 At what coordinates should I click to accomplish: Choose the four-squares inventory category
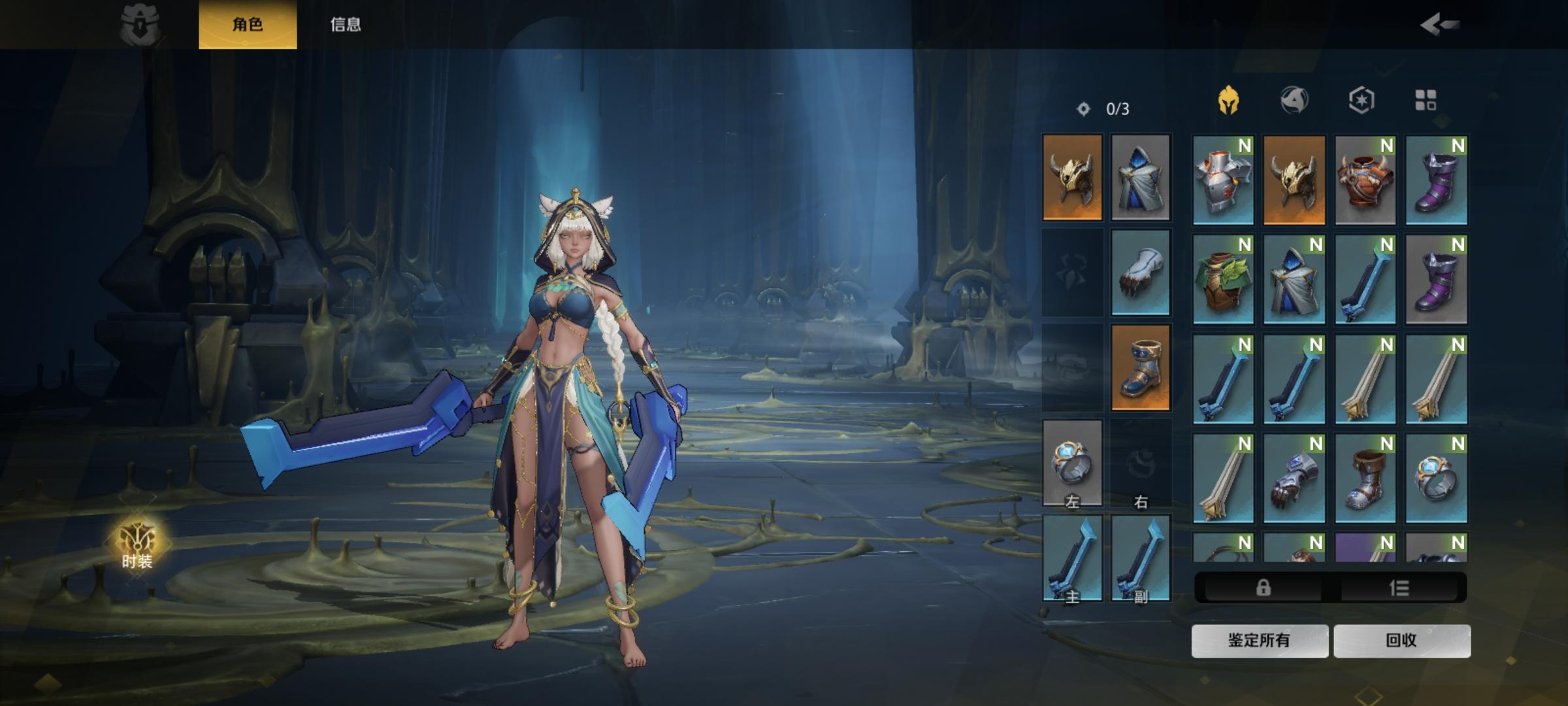click(1425, 101)
